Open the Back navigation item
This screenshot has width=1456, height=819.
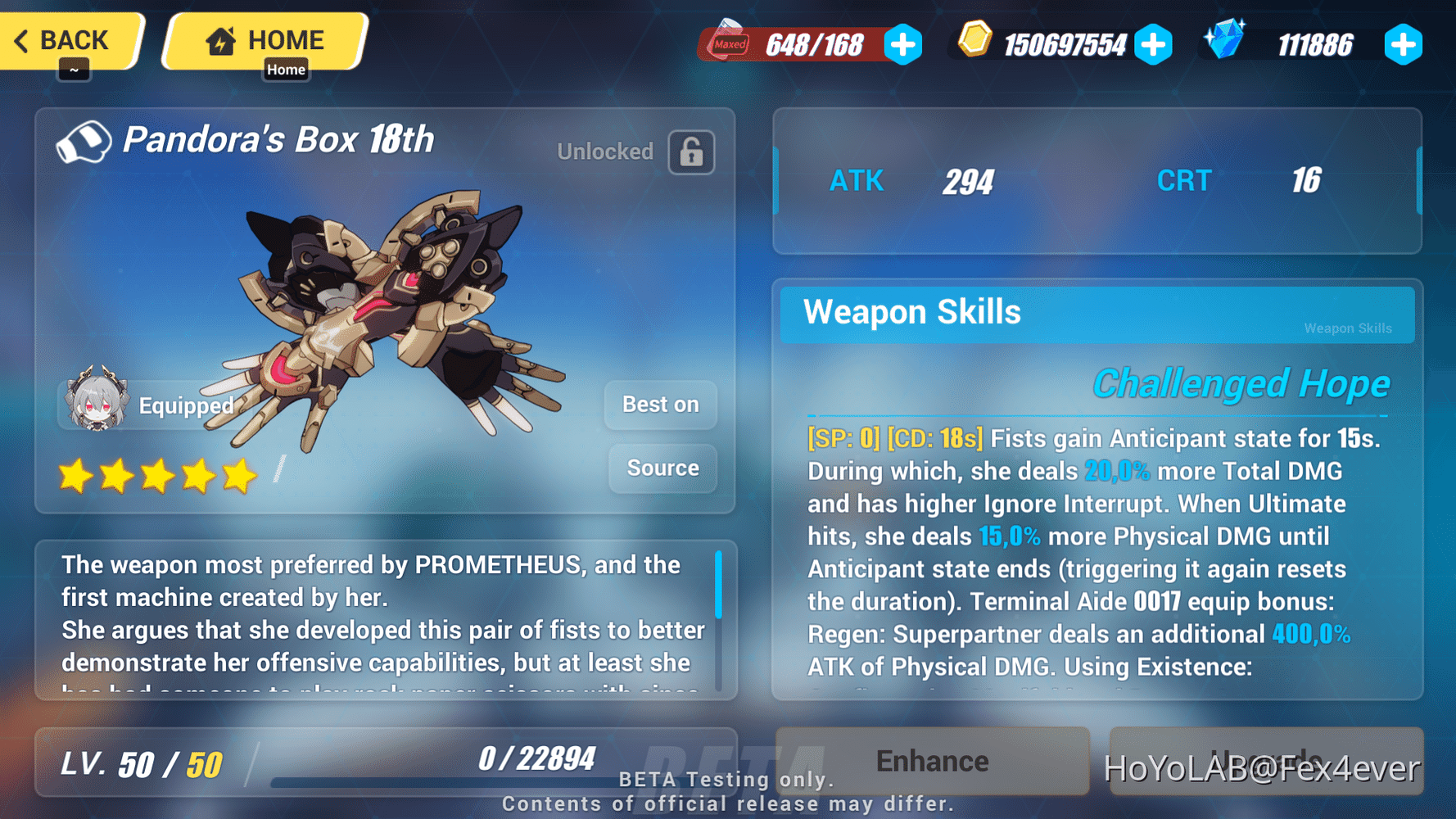70,39
